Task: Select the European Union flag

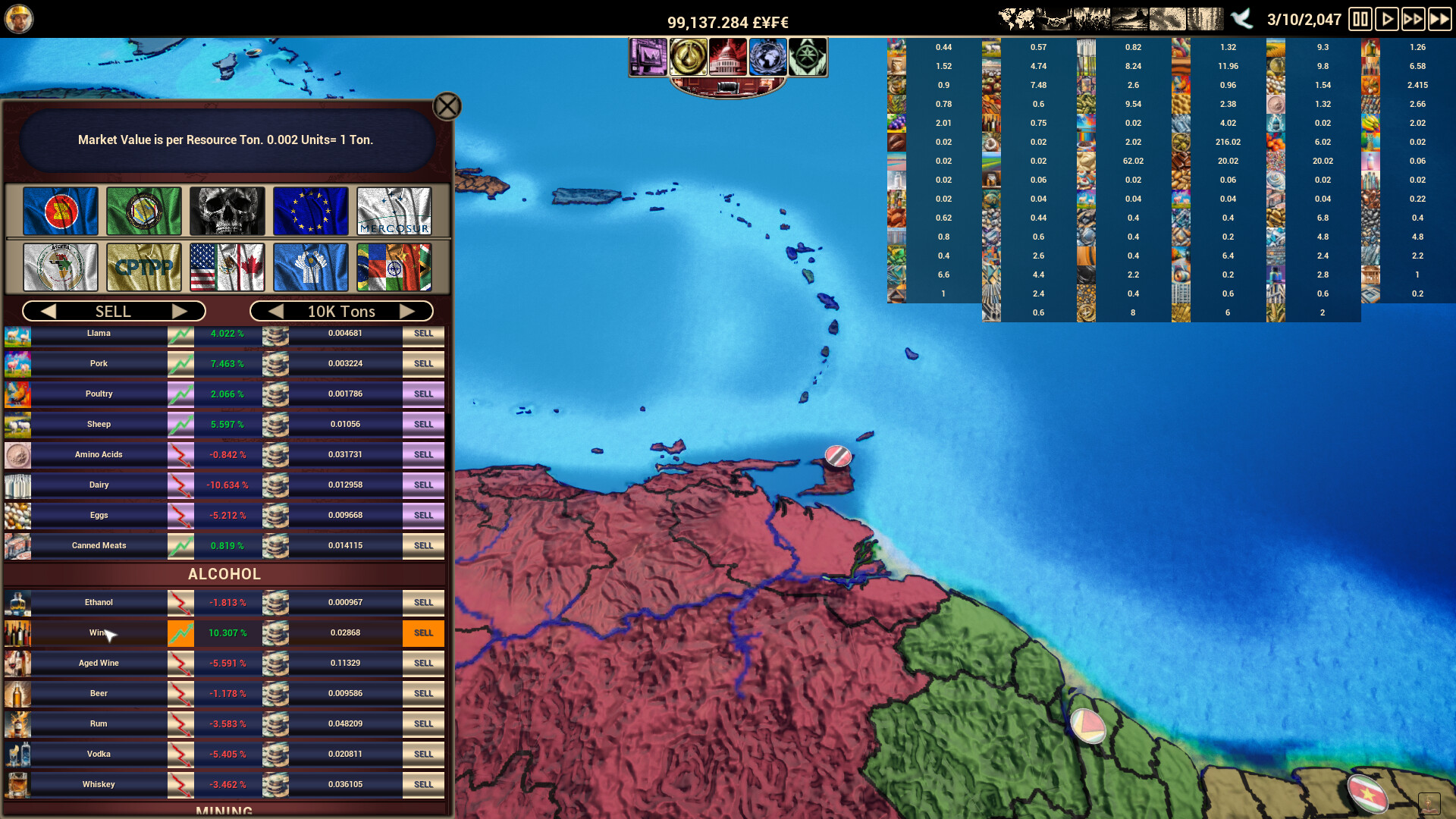Action: (x=310, y=212)
